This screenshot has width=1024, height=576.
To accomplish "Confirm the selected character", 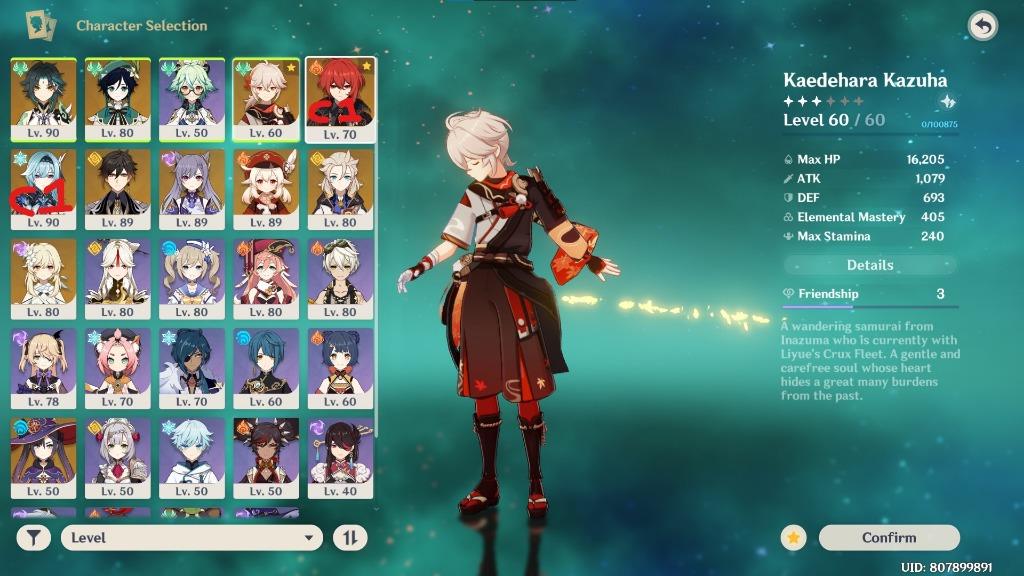I will click(x=888, y=537).
